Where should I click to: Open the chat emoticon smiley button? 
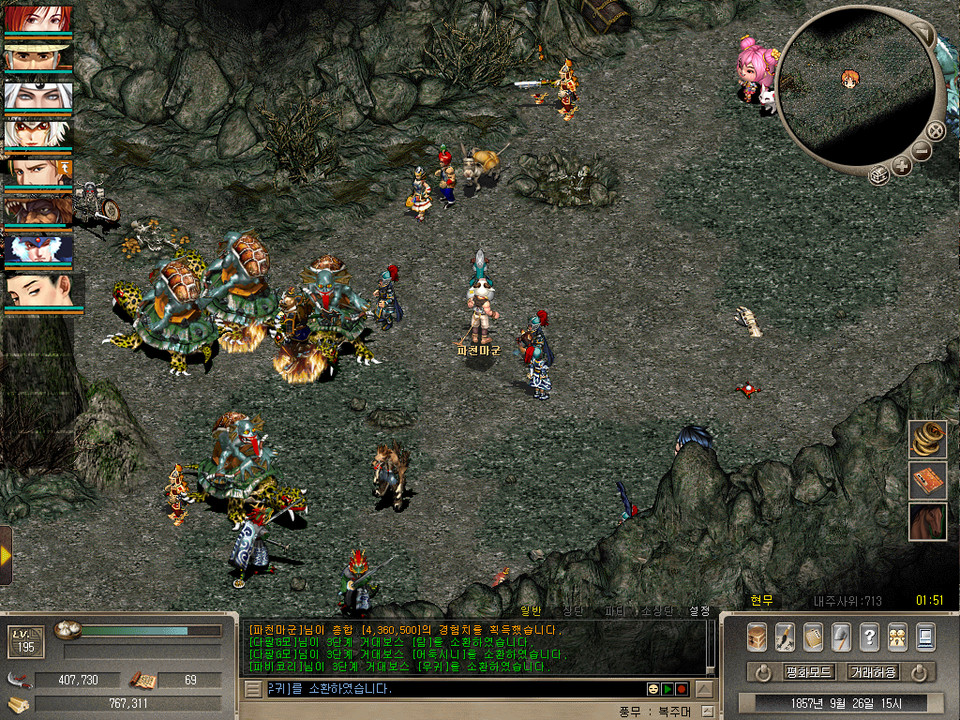point(652,689)
